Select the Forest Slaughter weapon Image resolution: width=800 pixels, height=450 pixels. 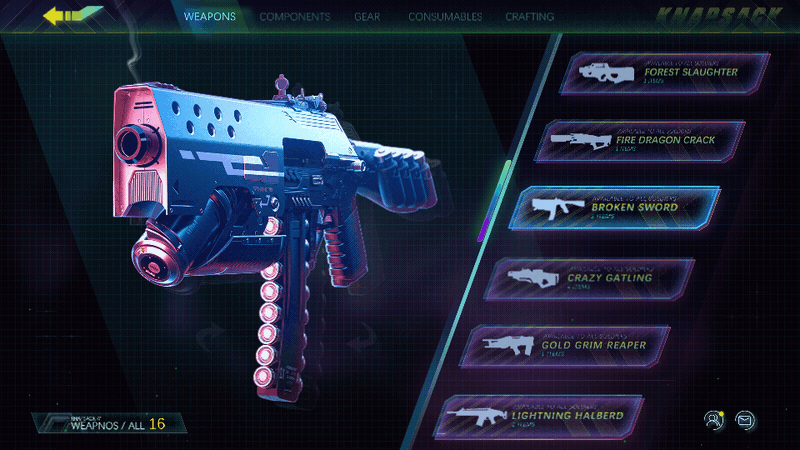(655, 73)
